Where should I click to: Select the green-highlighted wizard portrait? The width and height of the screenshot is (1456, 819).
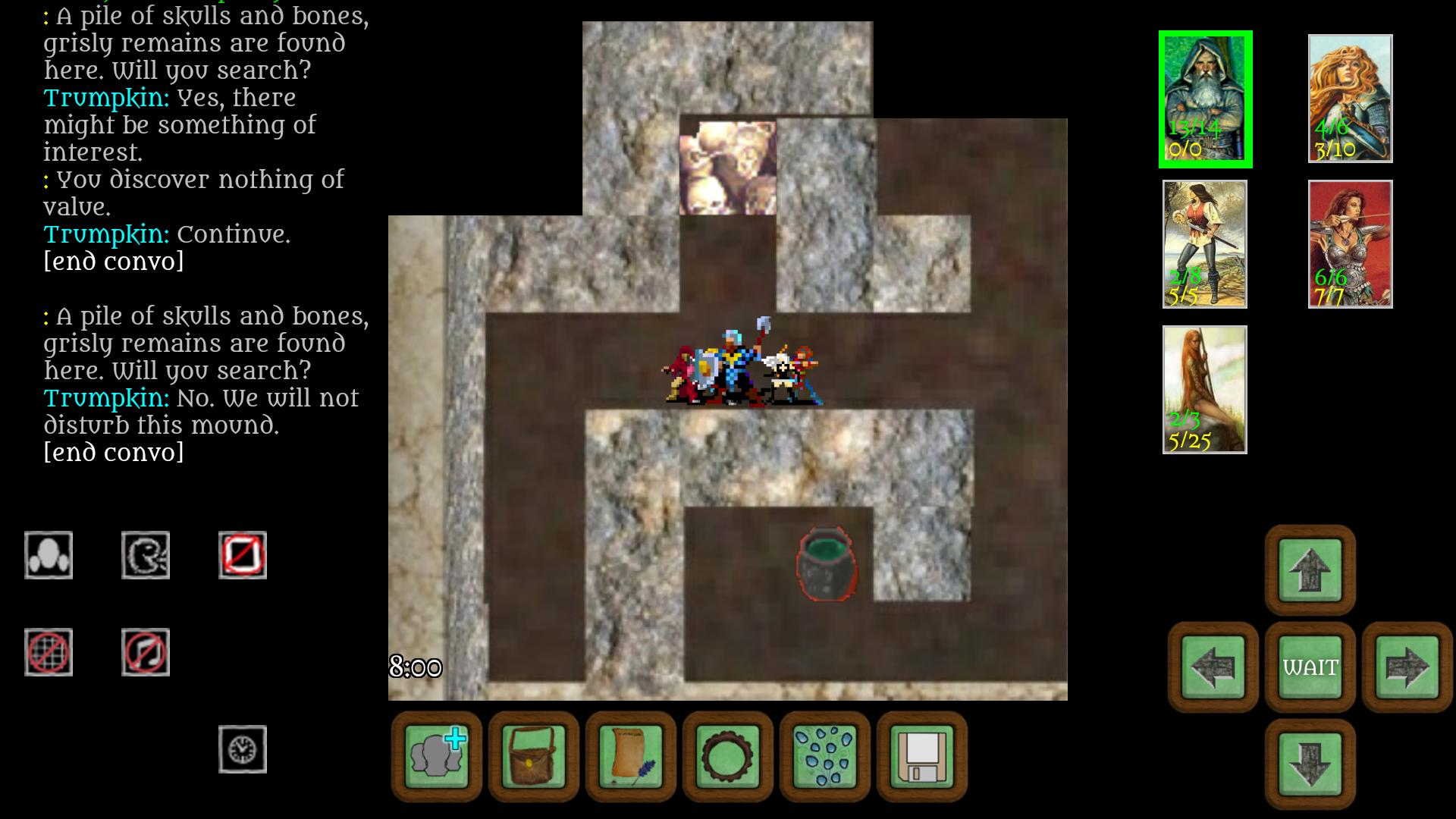(1205, 98)
